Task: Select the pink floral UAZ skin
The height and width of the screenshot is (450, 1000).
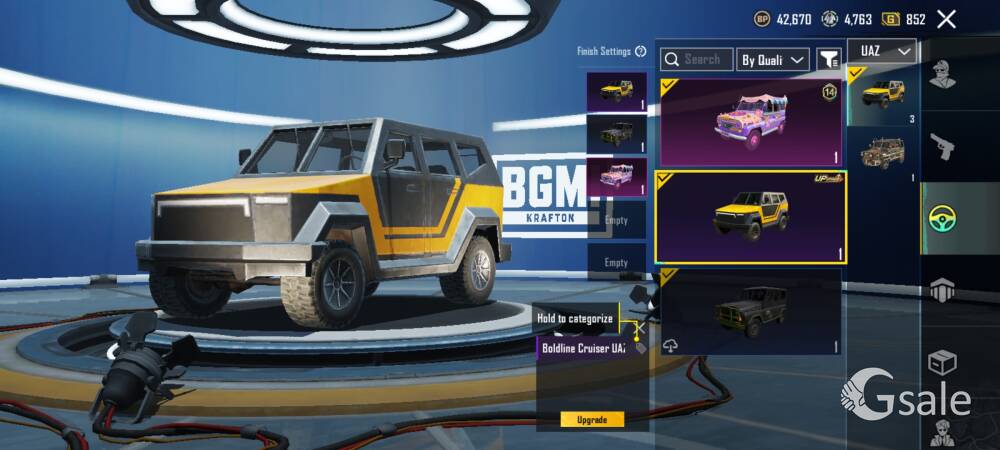Action: [750, 122]
